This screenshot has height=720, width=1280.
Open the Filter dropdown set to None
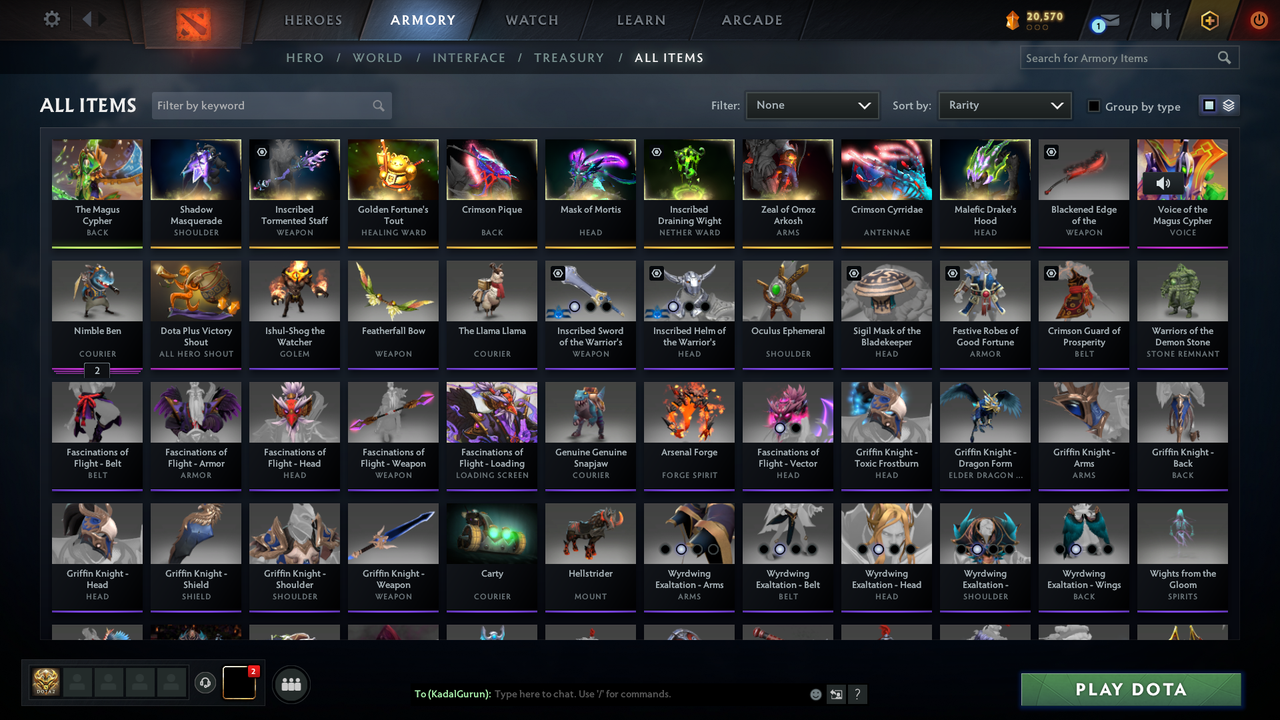tap(811, 105)
